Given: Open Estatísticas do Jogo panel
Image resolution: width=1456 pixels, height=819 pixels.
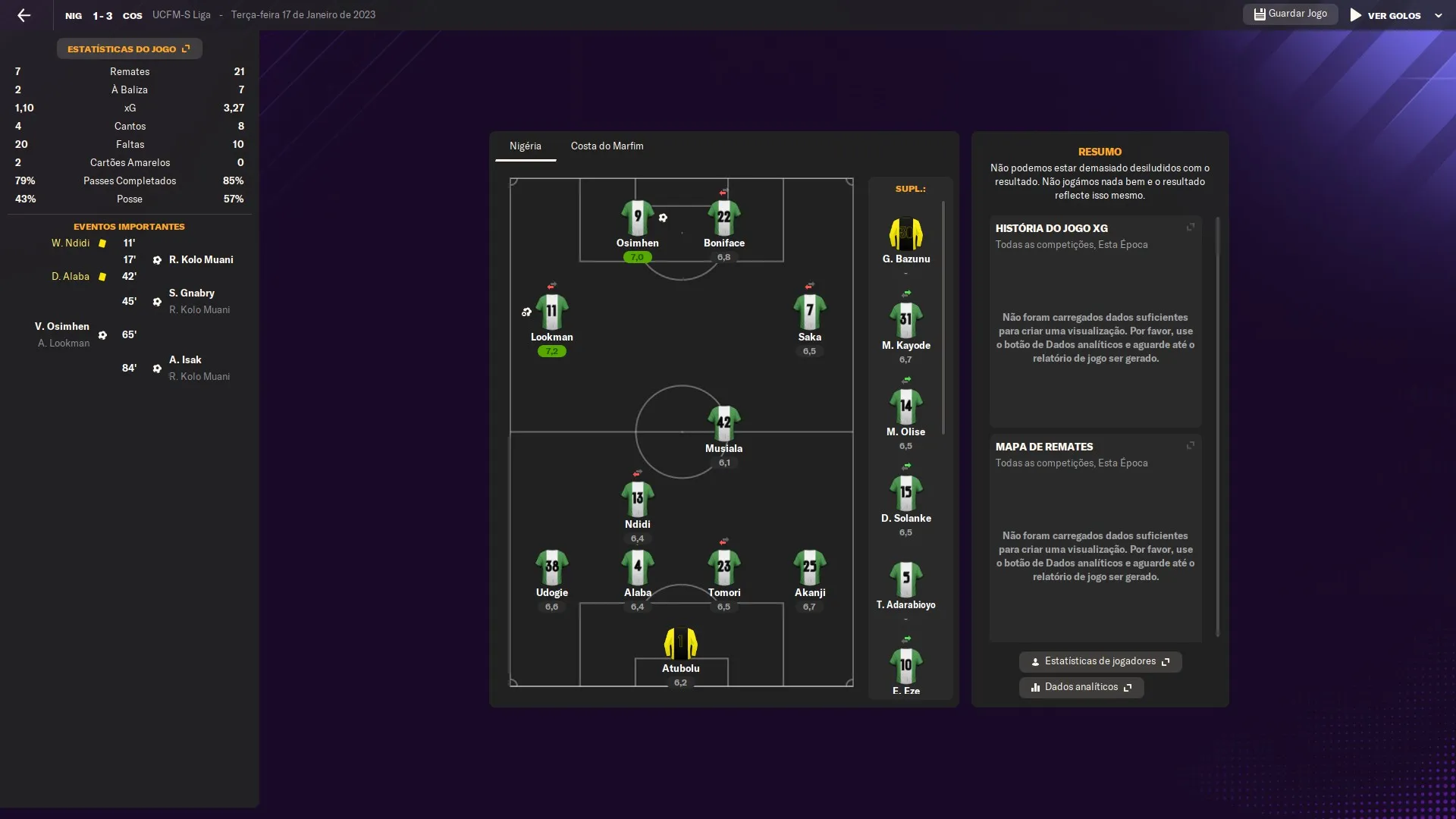Looking at the screenshot, I should pos(129,49).
